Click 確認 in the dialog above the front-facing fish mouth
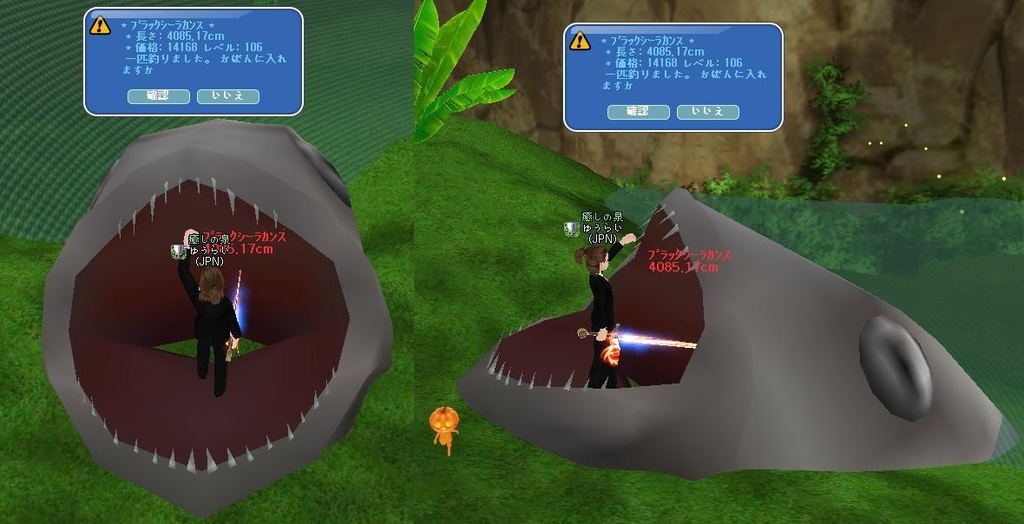Image resolution: width=1024 pixels, height=524 pixels. (x=158, y=96)
